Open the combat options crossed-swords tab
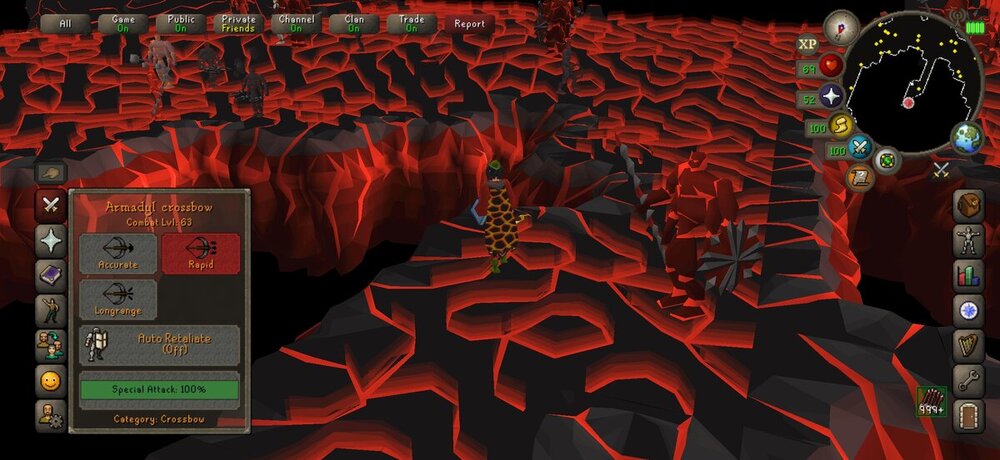This screenshot has height=460, width=1000. tap(50, 205)
